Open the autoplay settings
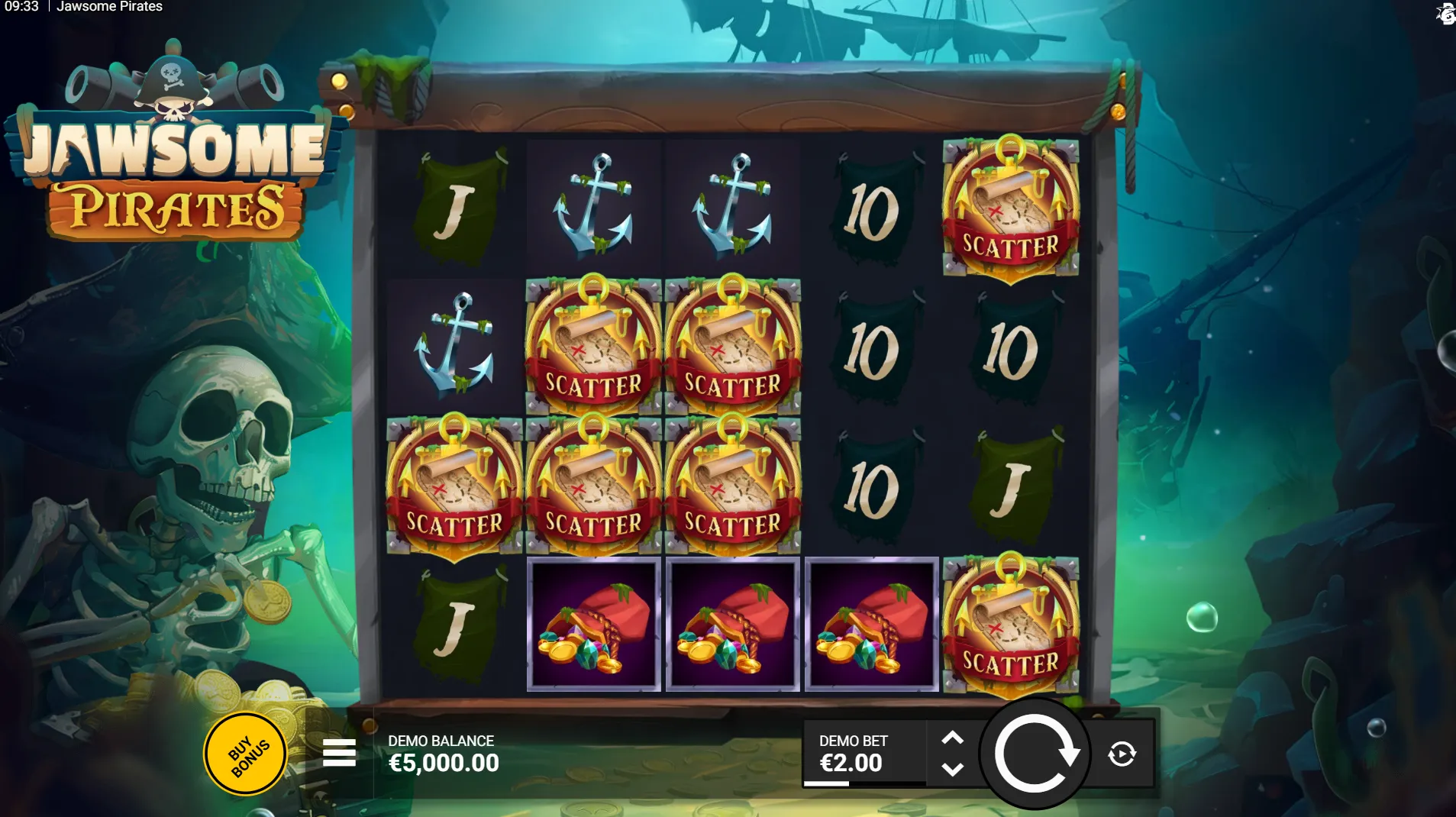 1122,754
